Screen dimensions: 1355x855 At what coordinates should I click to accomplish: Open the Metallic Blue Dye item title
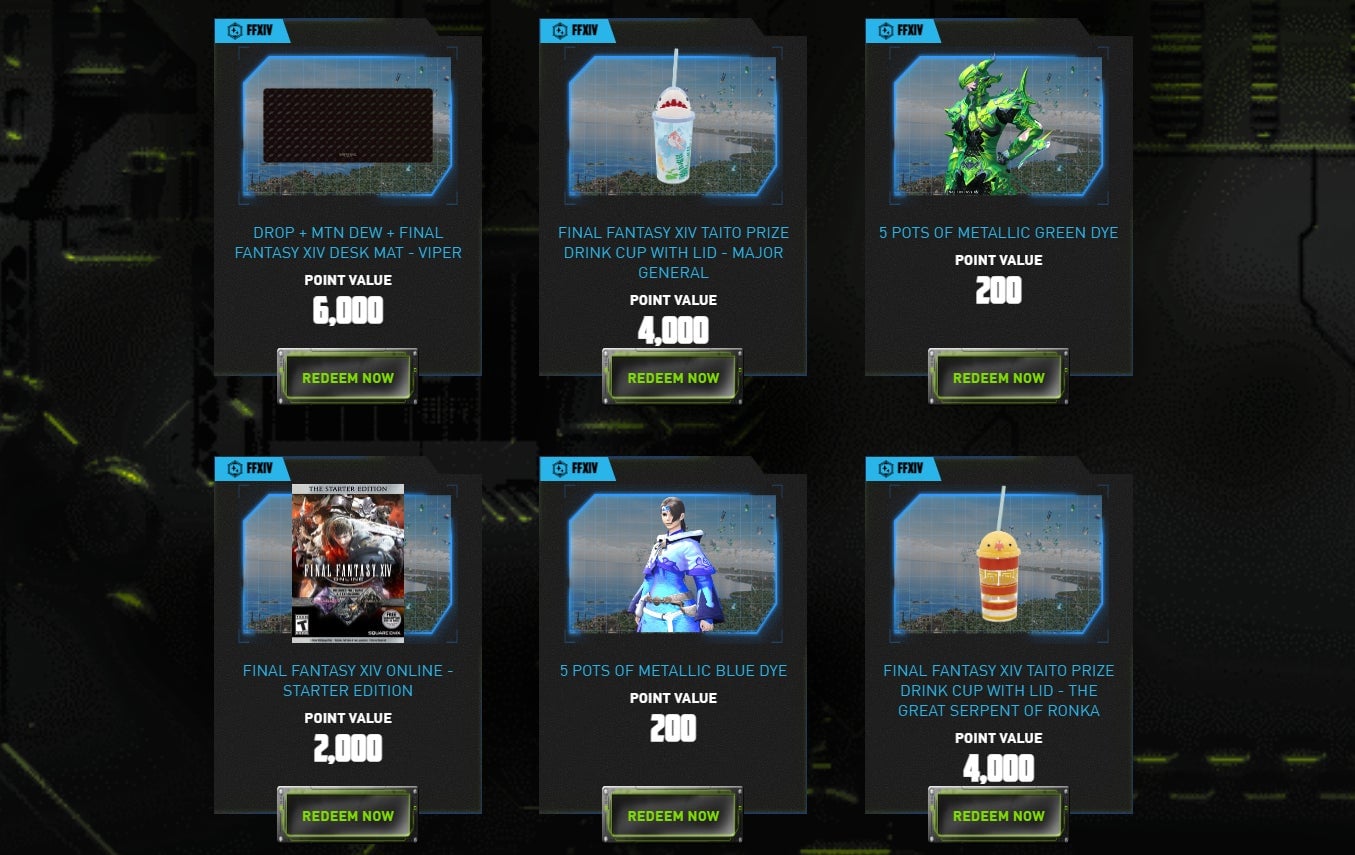pyautogui.click(x=672, y=670)
